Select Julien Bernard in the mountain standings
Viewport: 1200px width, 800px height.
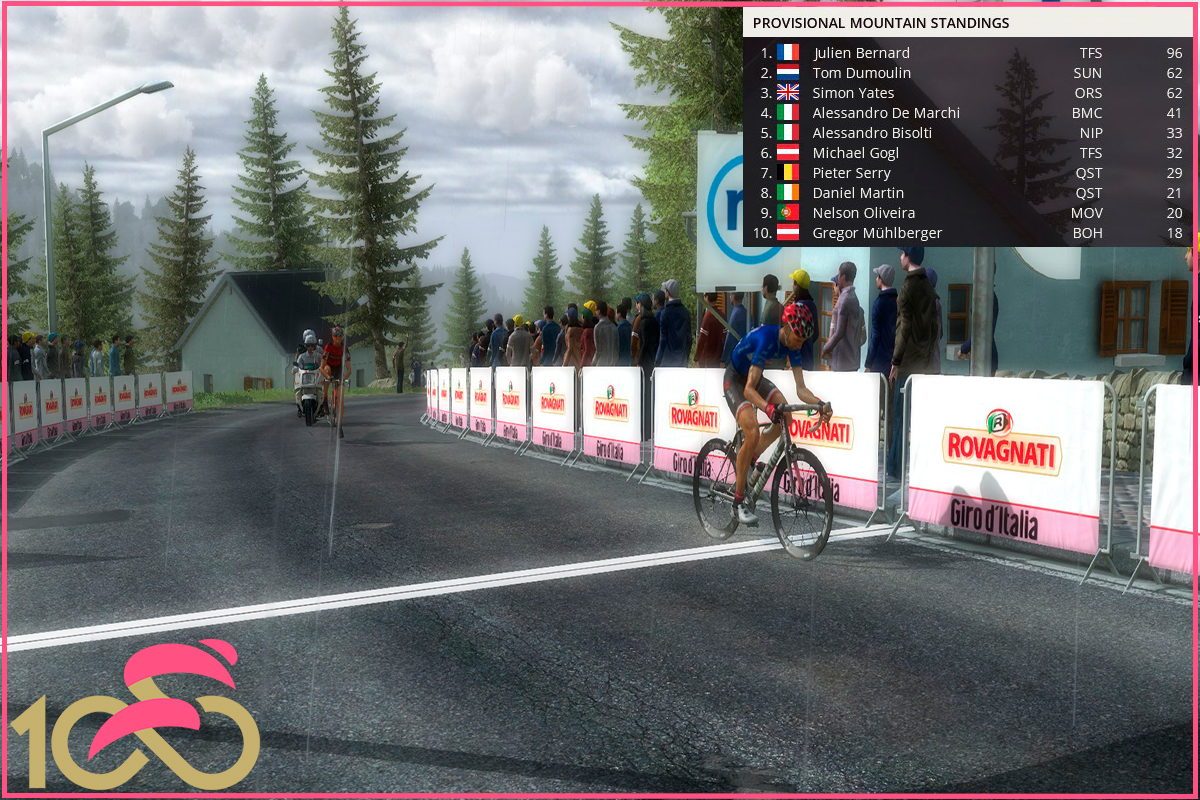[861, 53]
